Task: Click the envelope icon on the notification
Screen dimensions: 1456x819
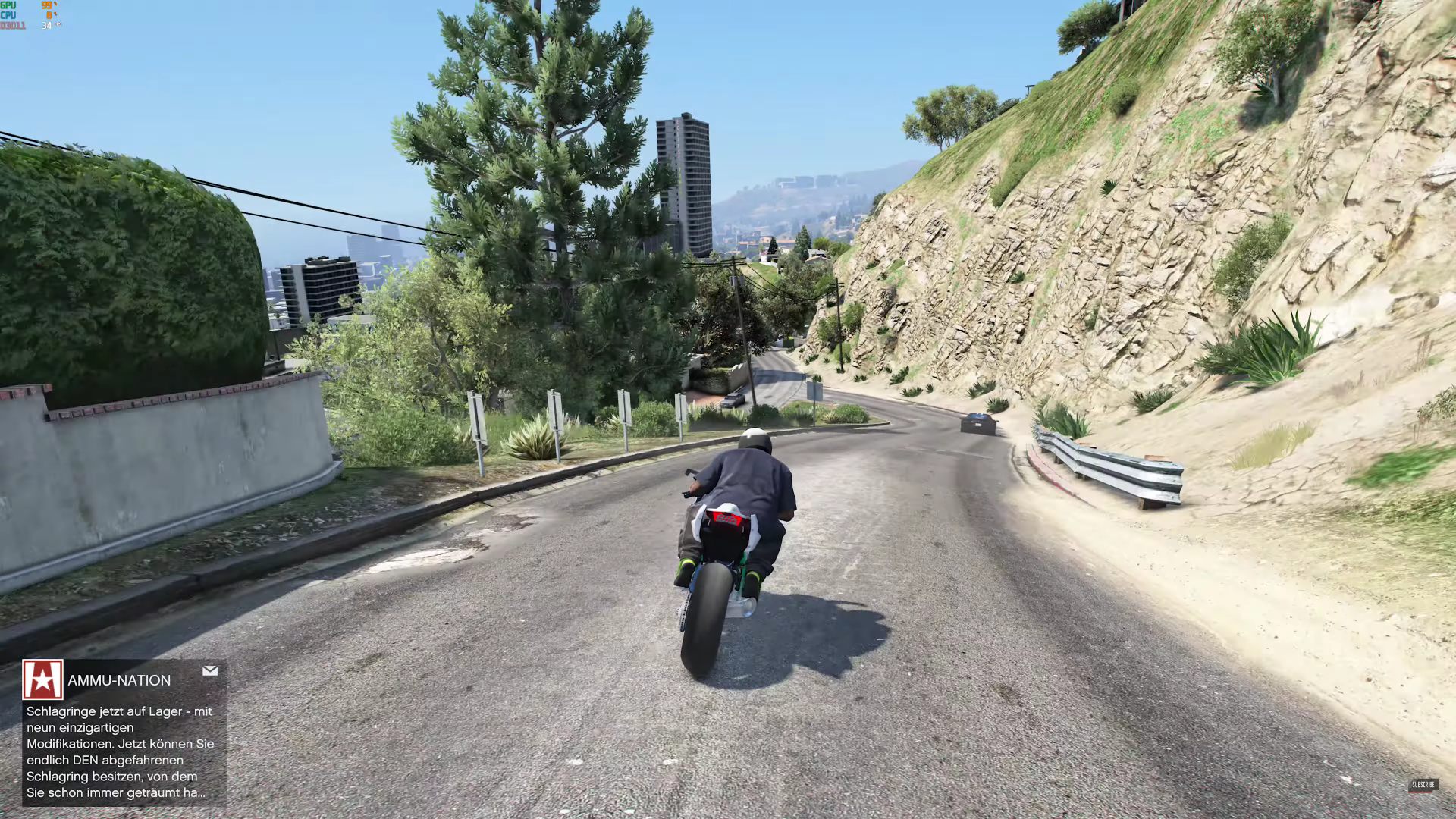Action: [210, 671]
